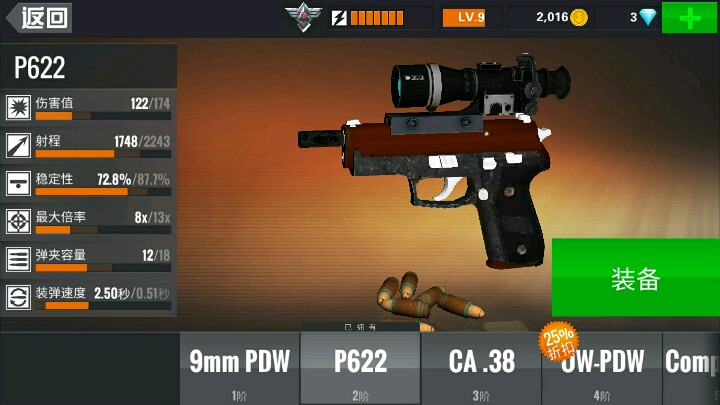Select the 射程 range stat row

[x=88, y=145]
